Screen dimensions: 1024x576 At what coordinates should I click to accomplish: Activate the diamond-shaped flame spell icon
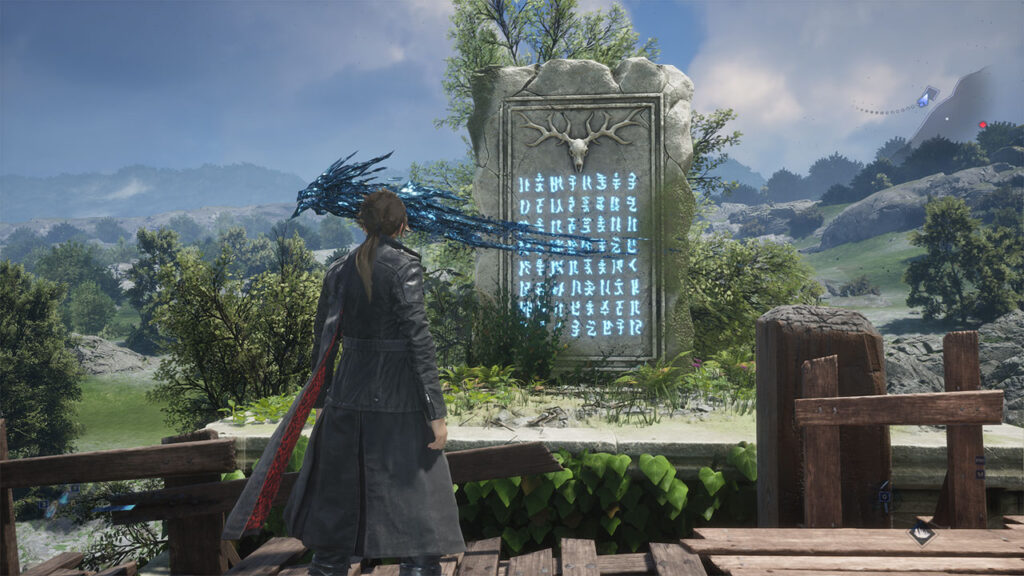921,533
